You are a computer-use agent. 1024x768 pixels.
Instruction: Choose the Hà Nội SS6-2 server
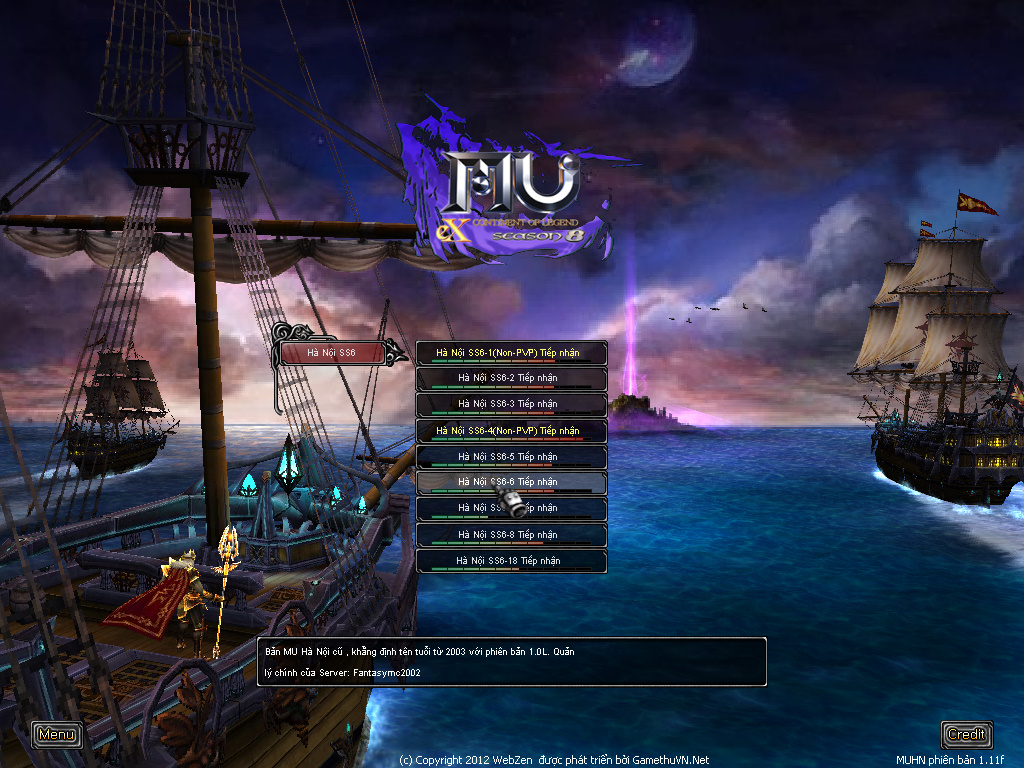511,379
